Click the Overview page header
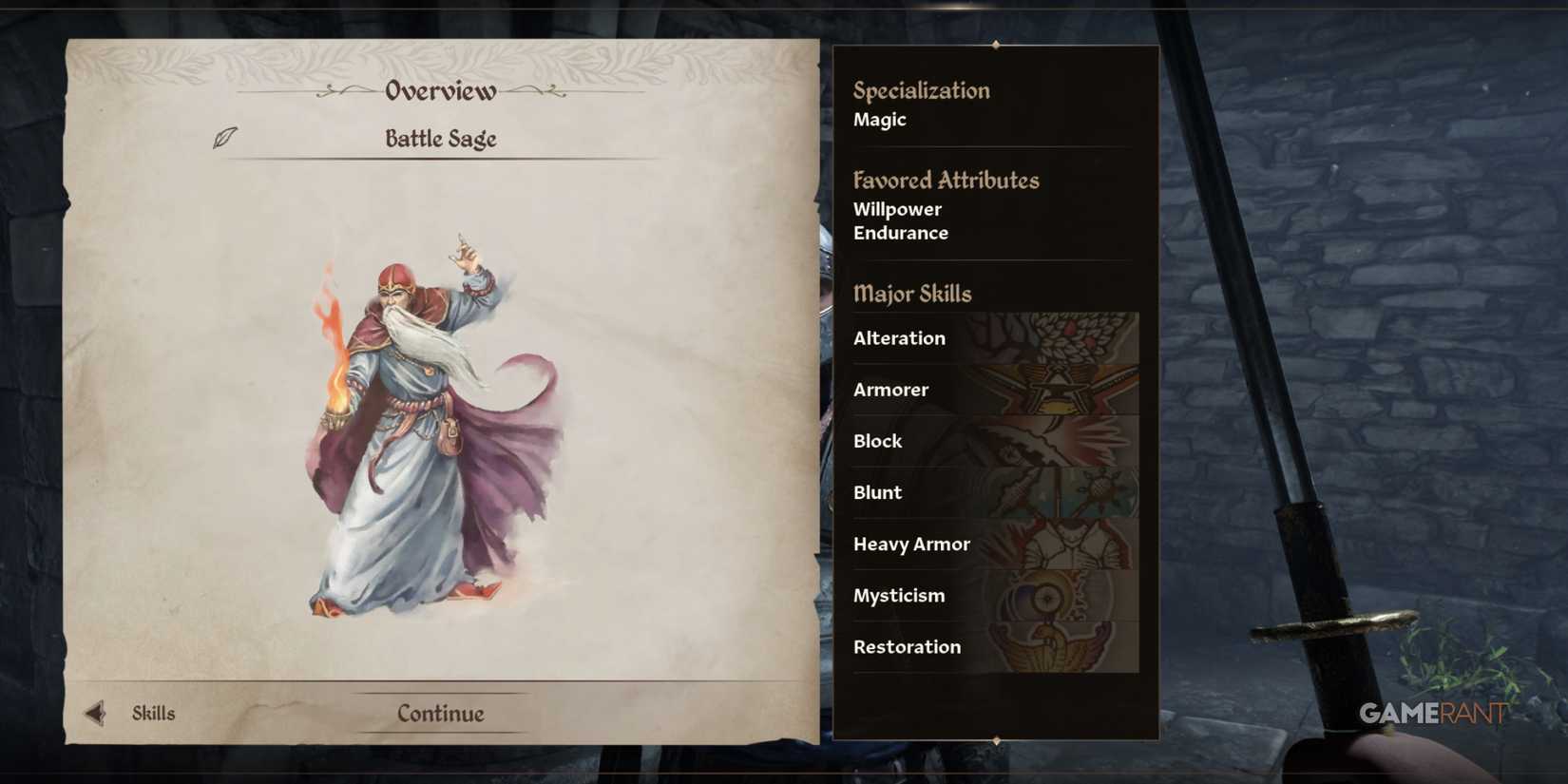This screenshot has height=784, width=1568. 439,90
